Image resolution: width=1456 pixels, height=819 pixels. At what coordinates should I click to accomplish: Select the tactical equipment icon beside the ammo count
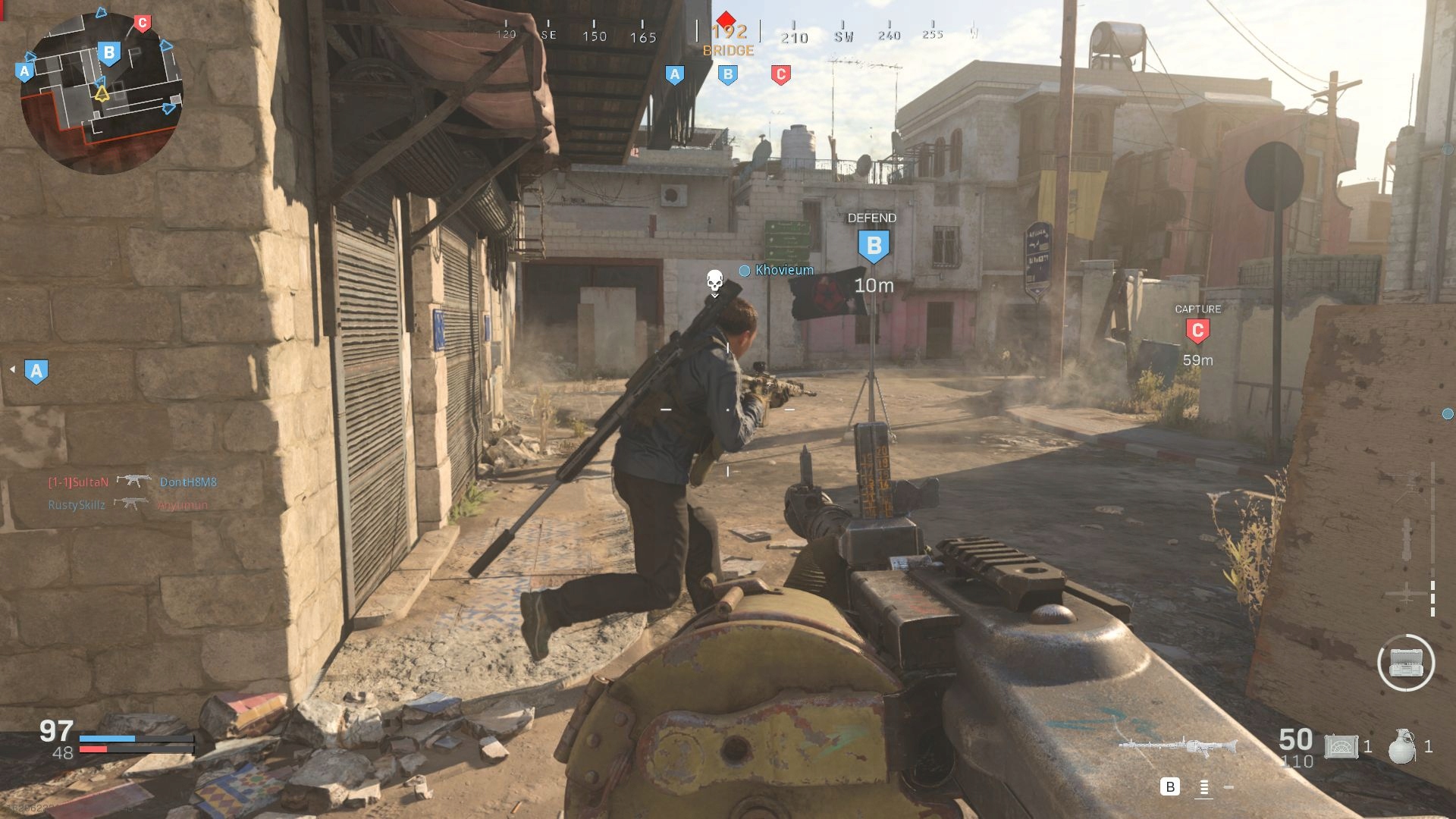(1341, 746)
